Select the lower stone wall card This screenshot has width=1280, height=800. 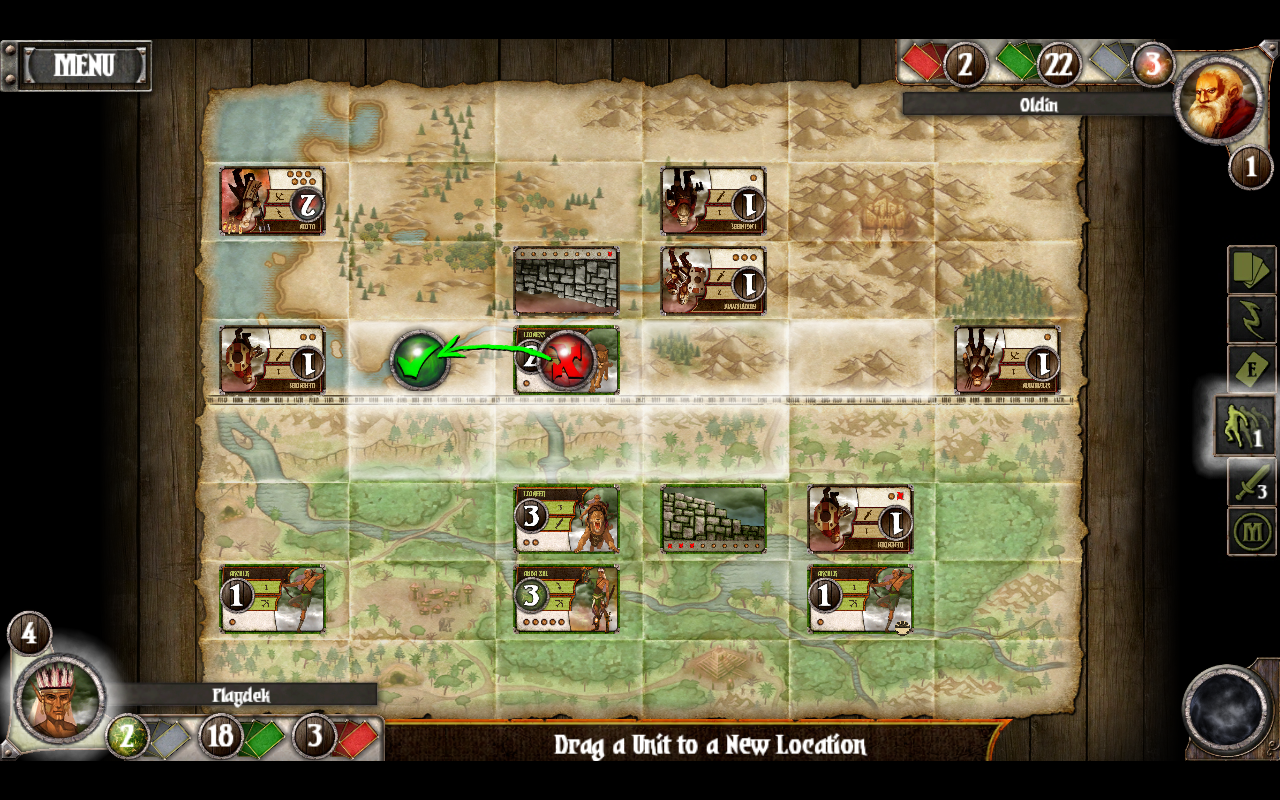click(x=712, y=518)
